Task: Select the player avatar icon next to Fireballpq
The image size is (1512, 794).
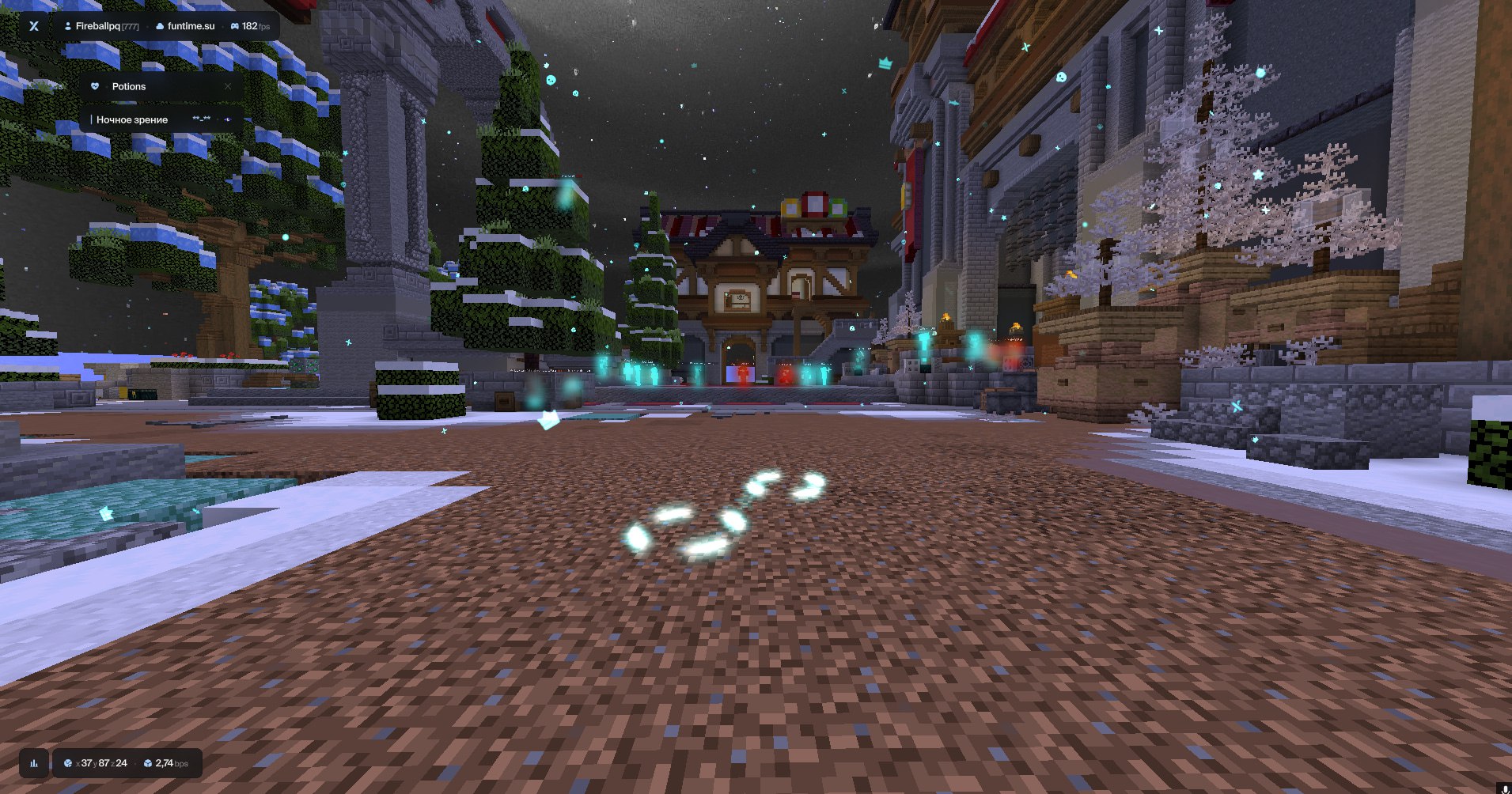Action: tap(68, 25)
